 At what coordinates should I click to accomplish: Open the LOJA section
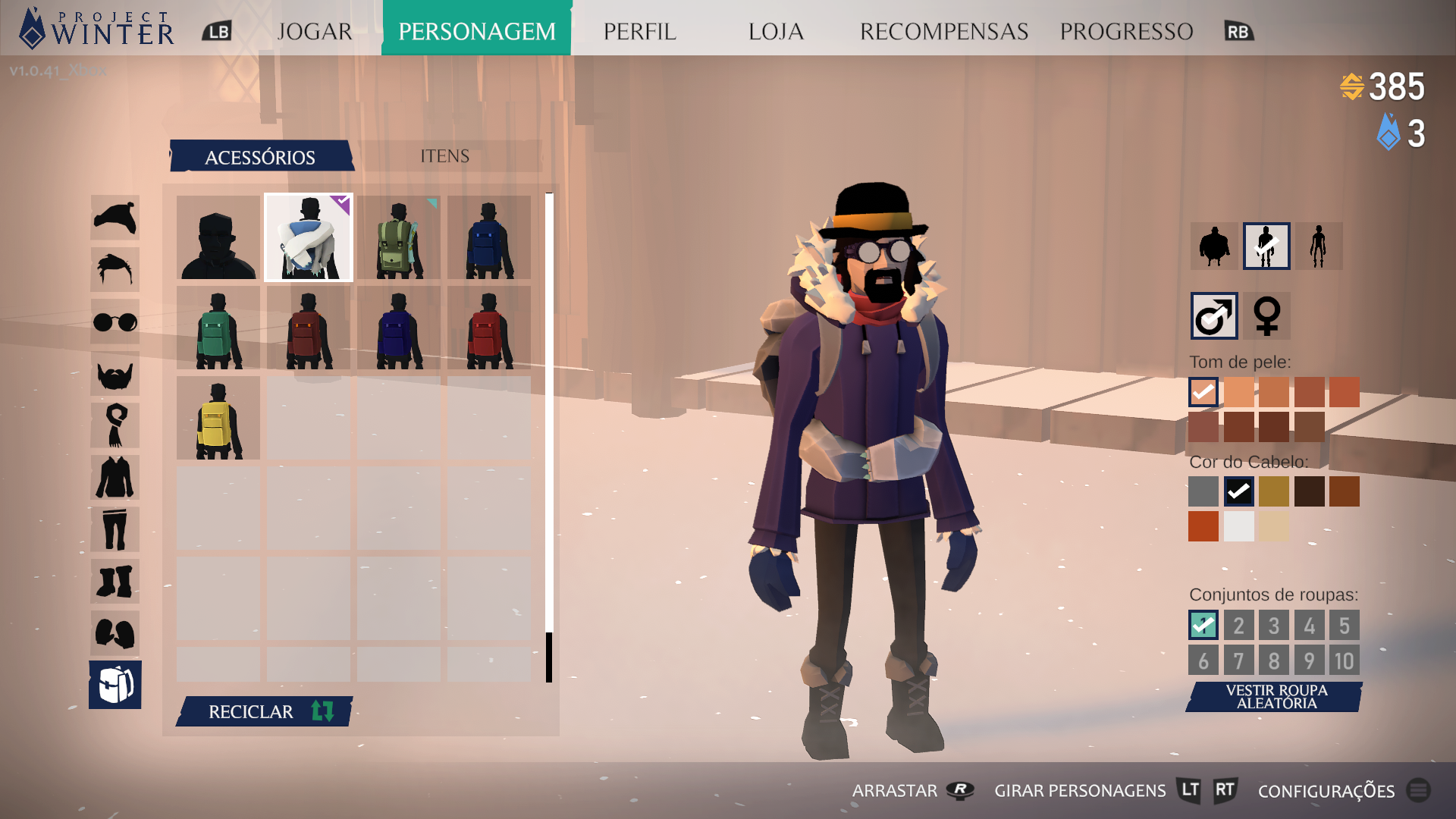775,31
